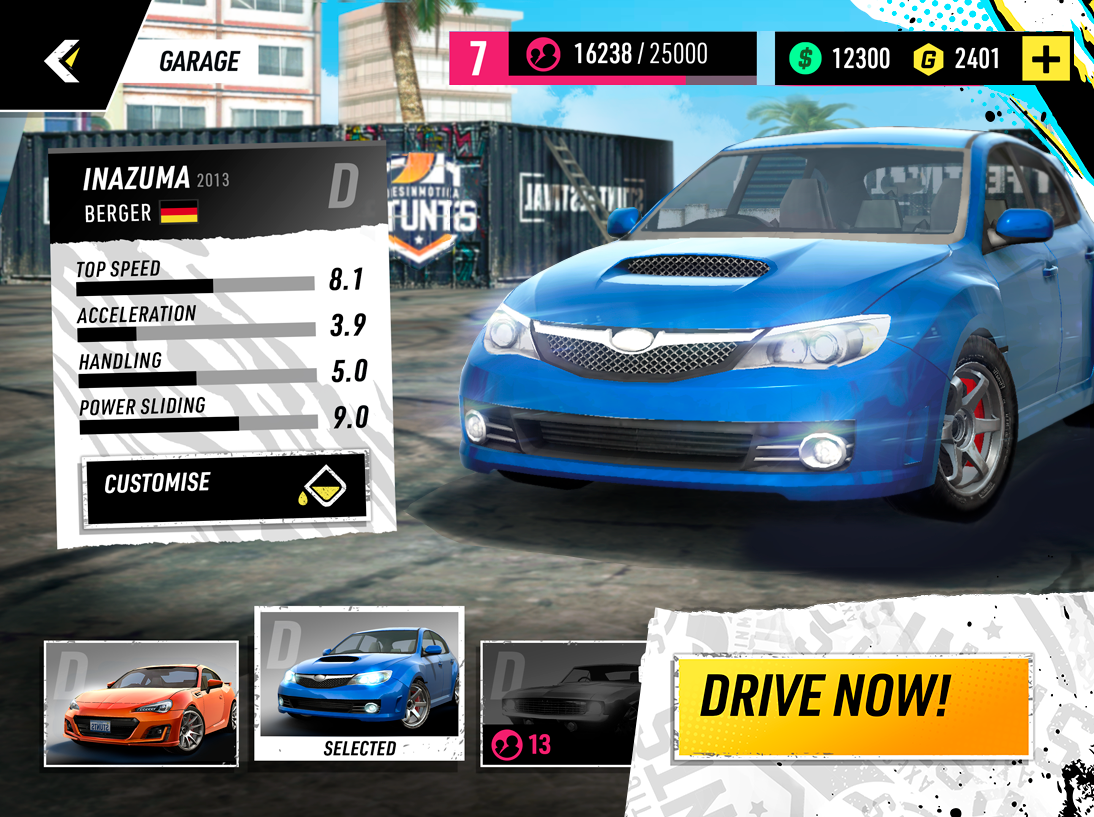Select the locked black muscle car thumbnail
Image resolution: width=1094 pixels, height=817 pixels.
coord(565,704)
